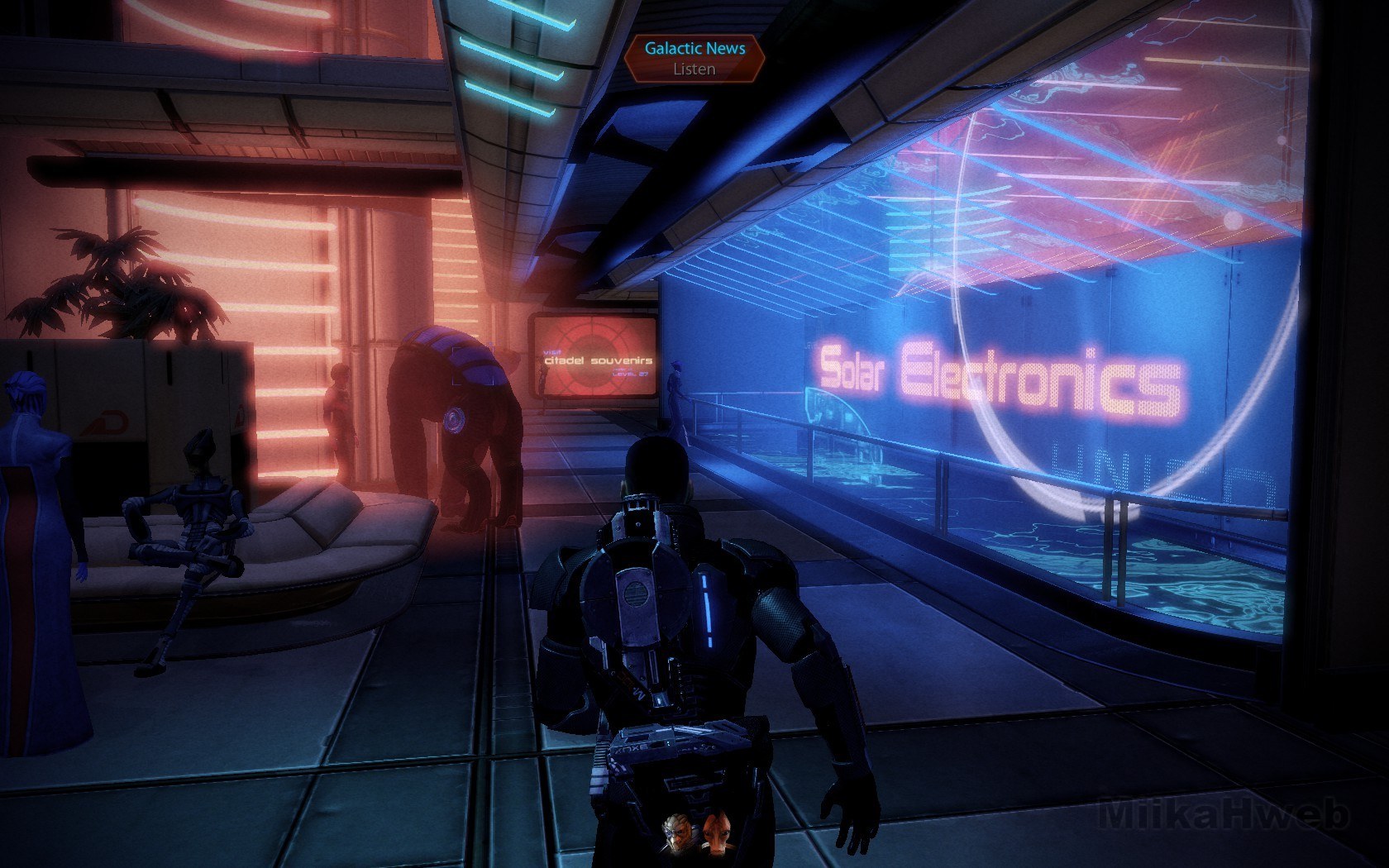Select the Galactic News Listen prompt
Screen dimensions: 1389x868
[x=694, y=59]
